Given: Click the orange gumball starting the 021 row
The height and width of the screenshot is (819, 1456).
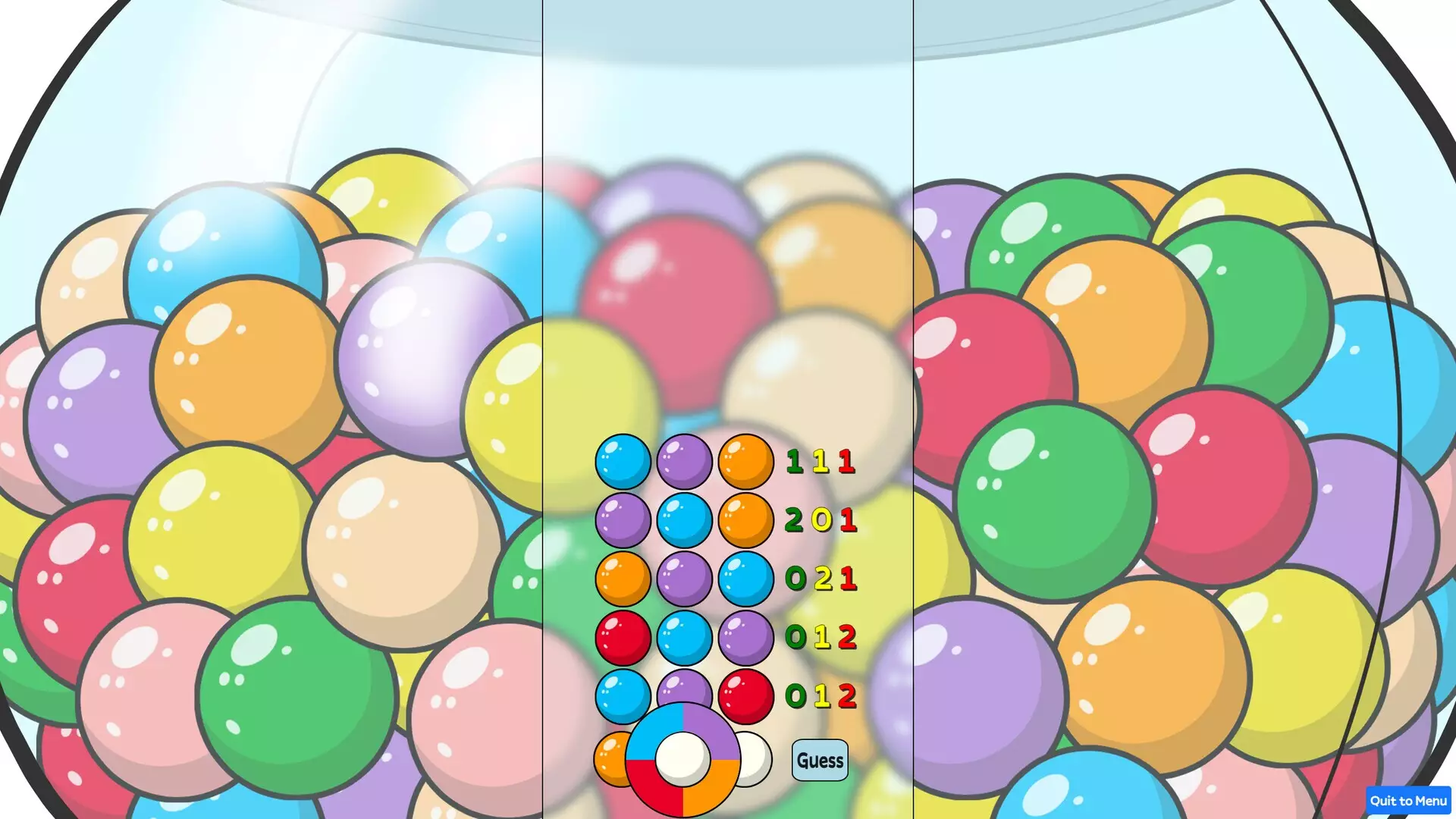Looking at the screenshot, I should pyautogui.click(x=622, y=580).
